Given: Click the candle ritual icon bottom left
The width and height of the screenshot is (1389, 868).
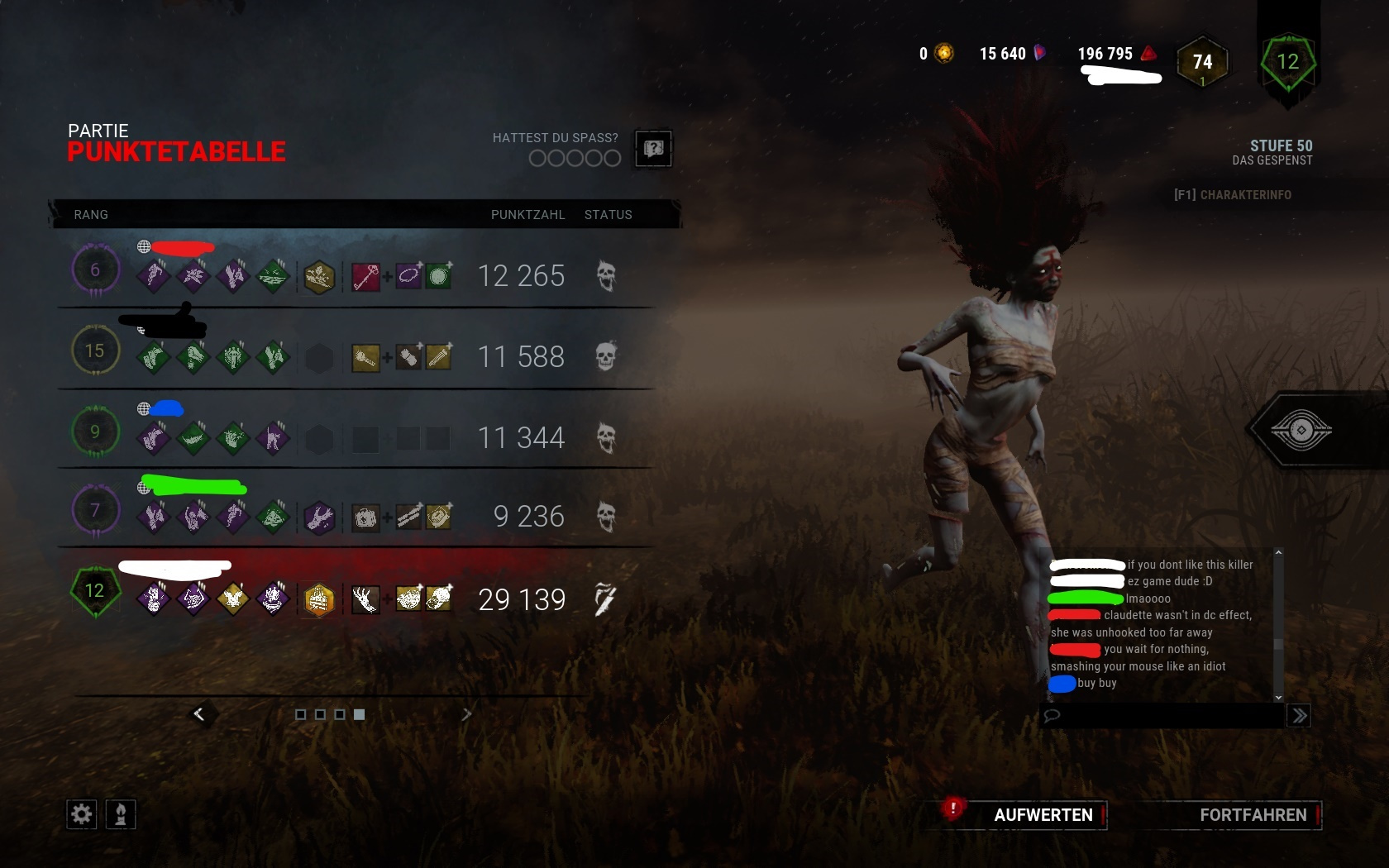Looking at the screenshot, I should click(120, 814).
